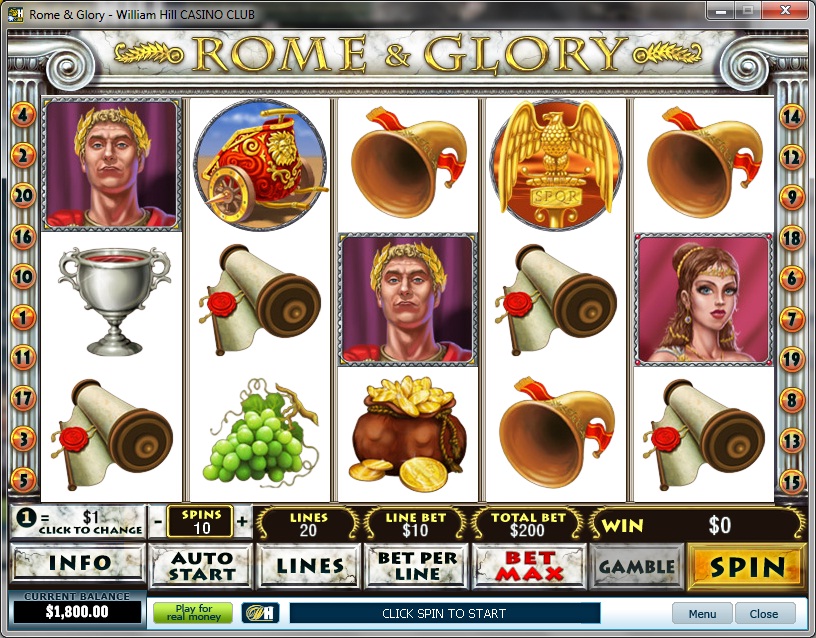Open the Menu button
The width and height of the screenshot is (816, 638).
tap(702, 613)
